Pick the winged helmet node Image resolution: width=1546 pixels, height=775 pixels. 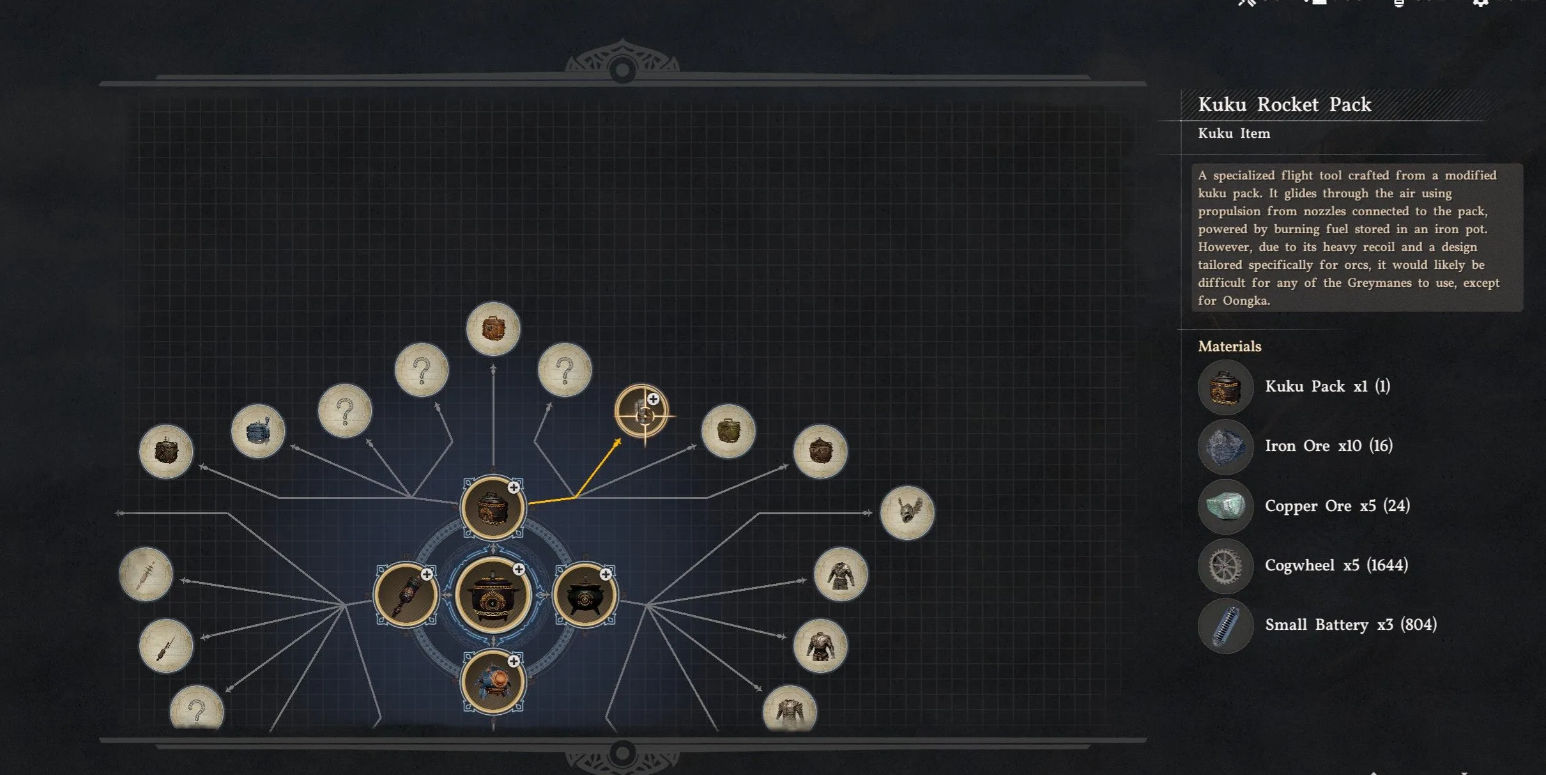point(907,512)
